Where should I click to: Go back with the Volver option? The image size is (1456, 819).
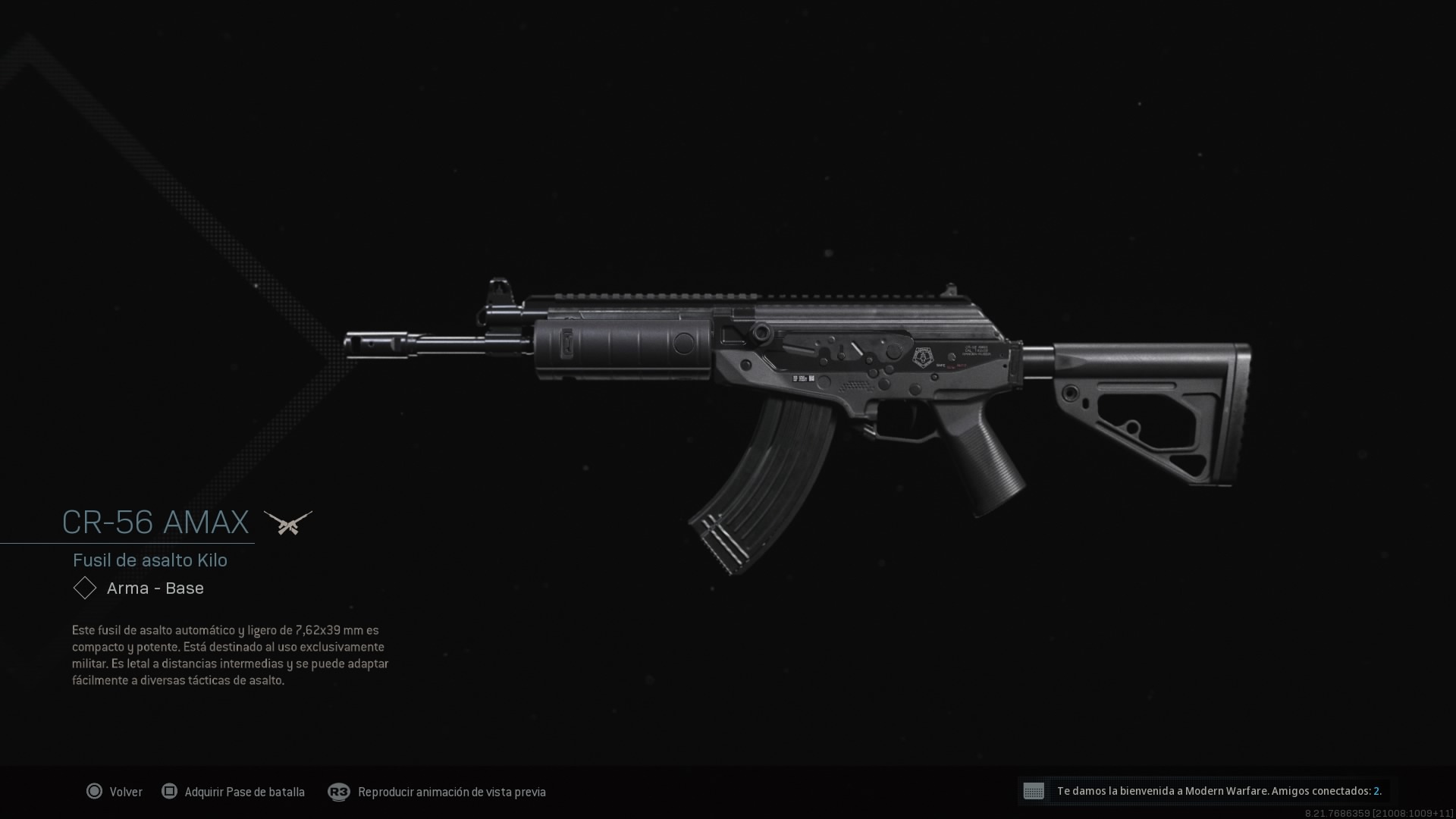pos(115,792)
